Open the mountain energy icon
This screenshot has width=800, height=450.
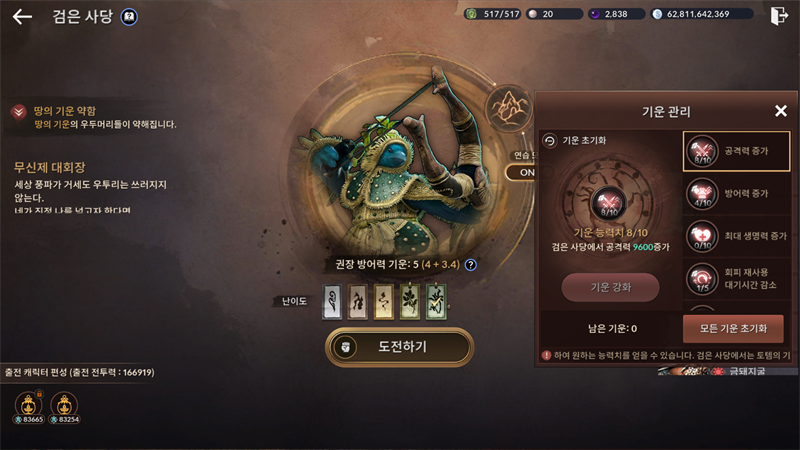508,109
